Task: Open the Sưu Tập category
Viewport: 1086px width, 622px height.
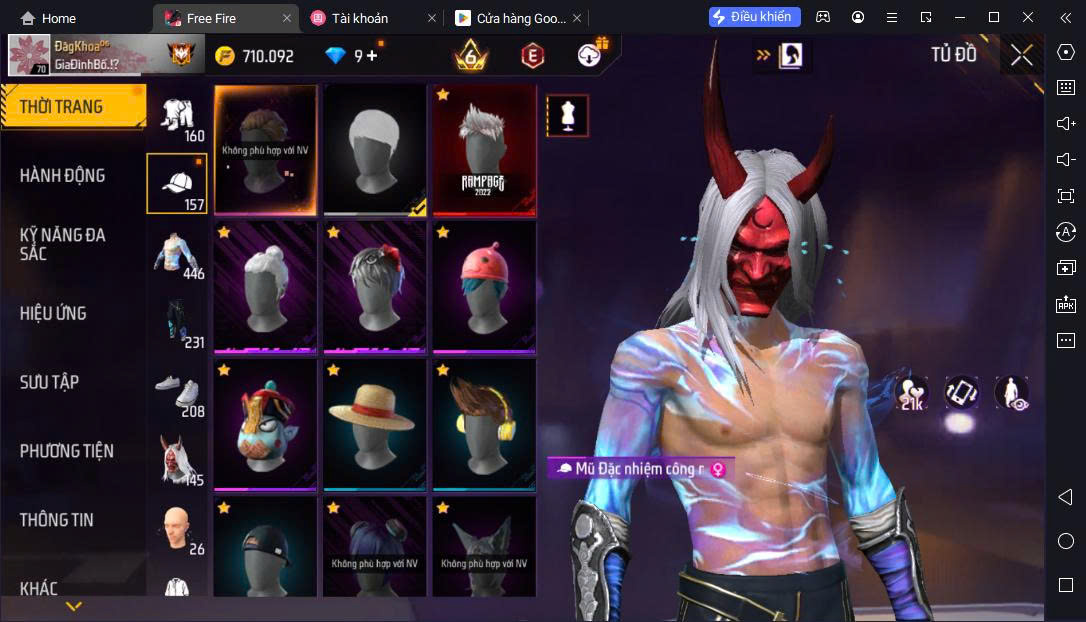Action: (49, 382)
